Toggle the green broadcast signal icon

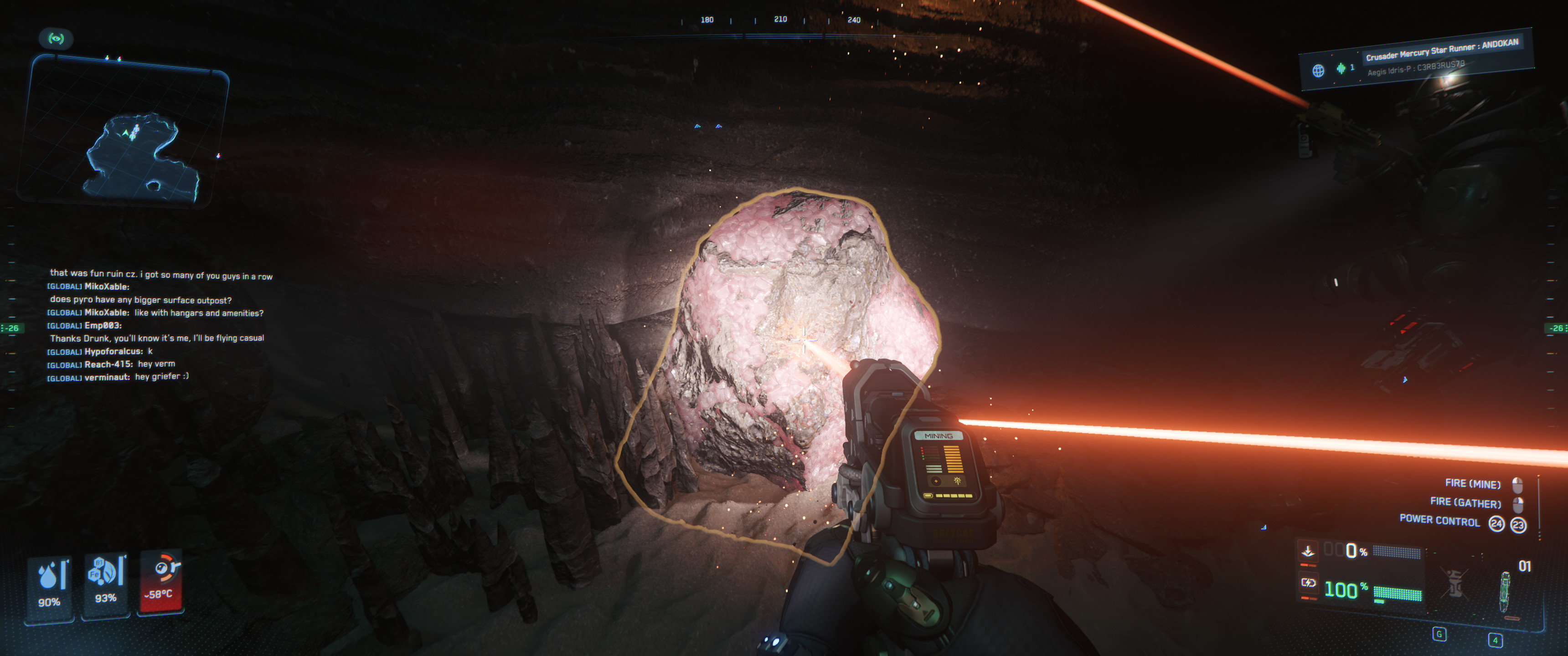pos(56,39)
